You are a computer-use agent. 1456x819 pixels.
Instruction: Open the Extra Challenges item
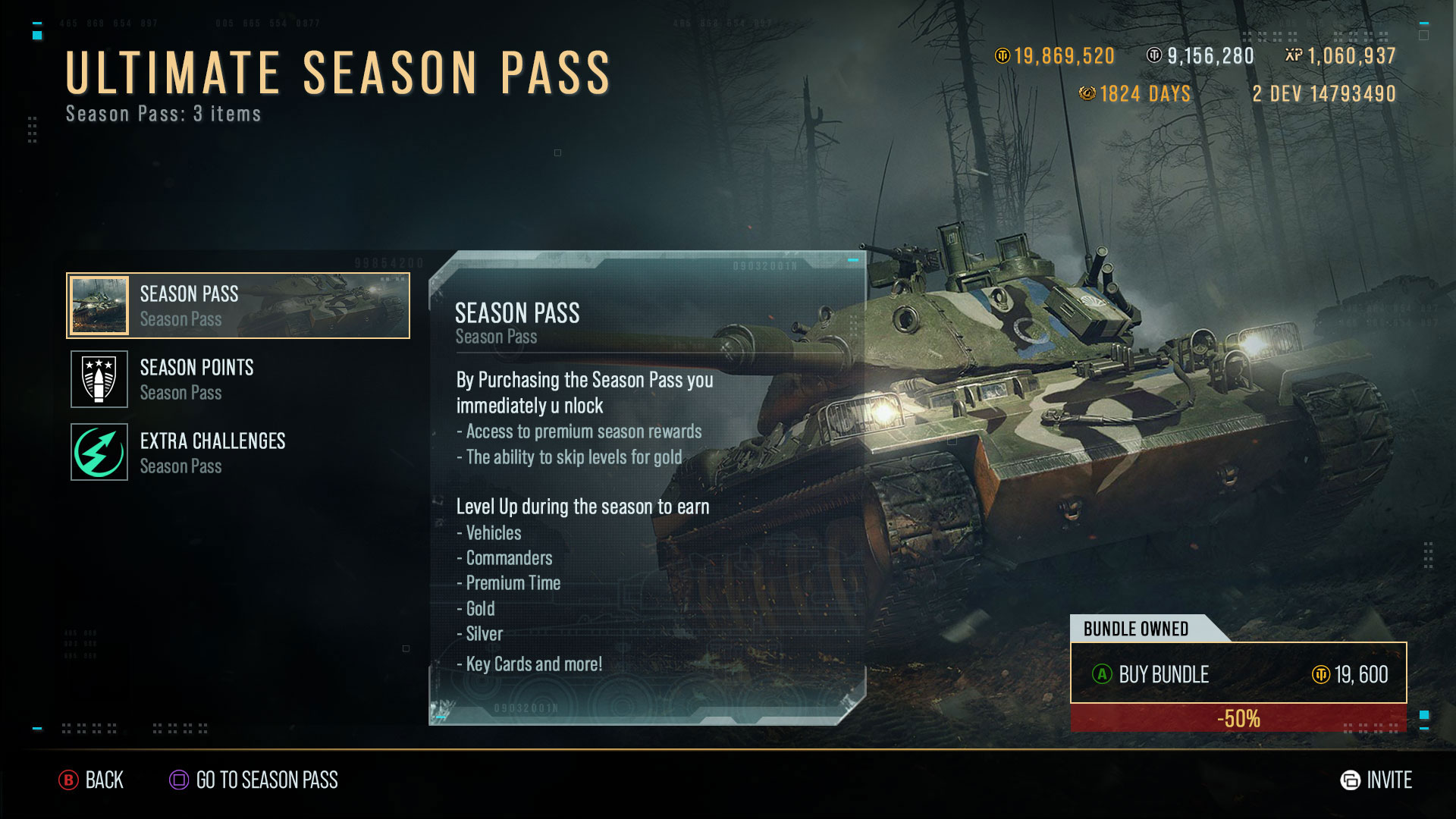[x=238, y=453]
